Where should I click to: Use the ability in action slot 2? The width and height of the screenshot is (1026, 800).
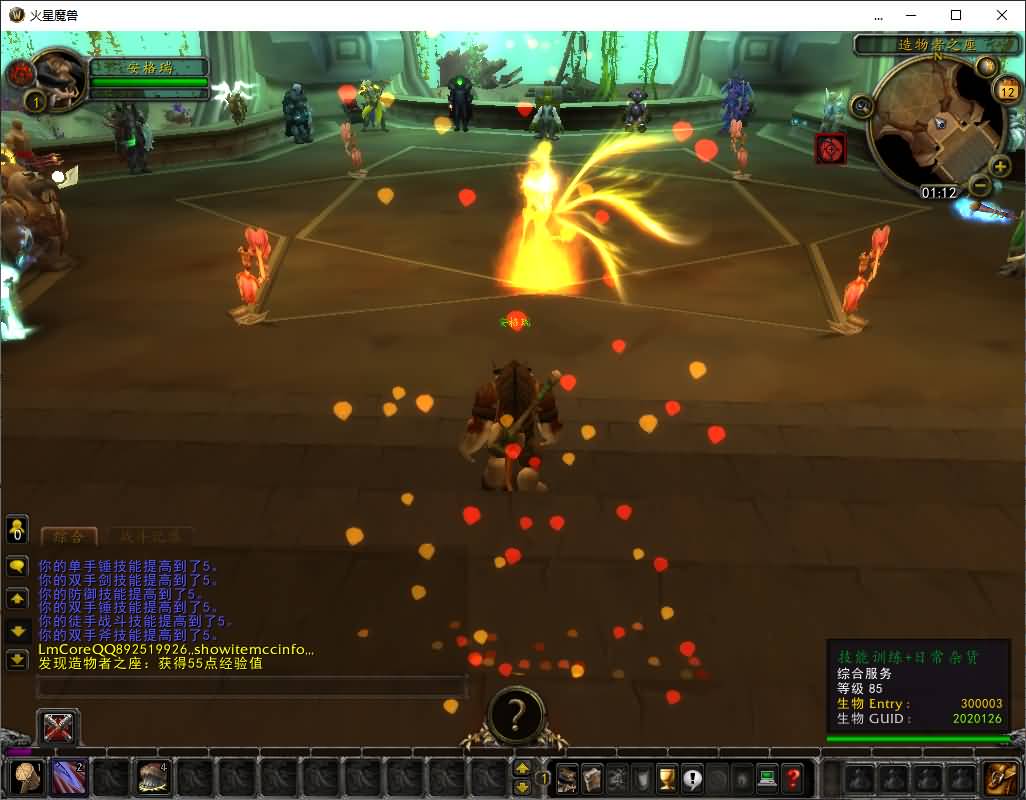pos(68,777)
